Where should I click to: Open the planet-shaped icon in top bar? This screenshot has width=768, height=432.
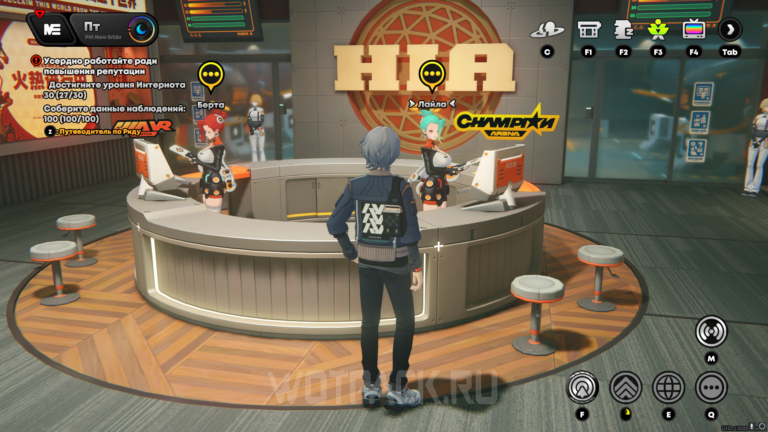[547, 29]
